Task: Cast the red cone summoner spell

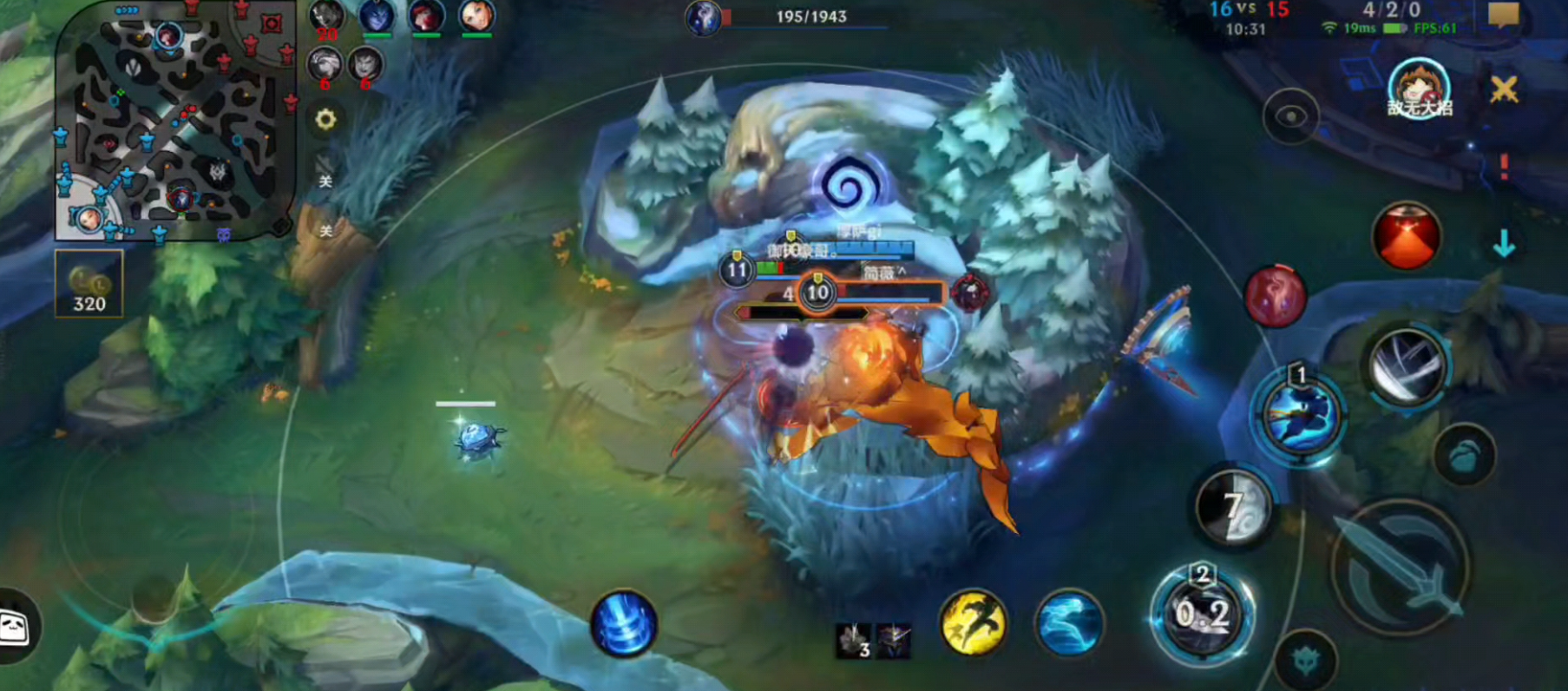Action: pyautogui.click(x=1407, y=236)
